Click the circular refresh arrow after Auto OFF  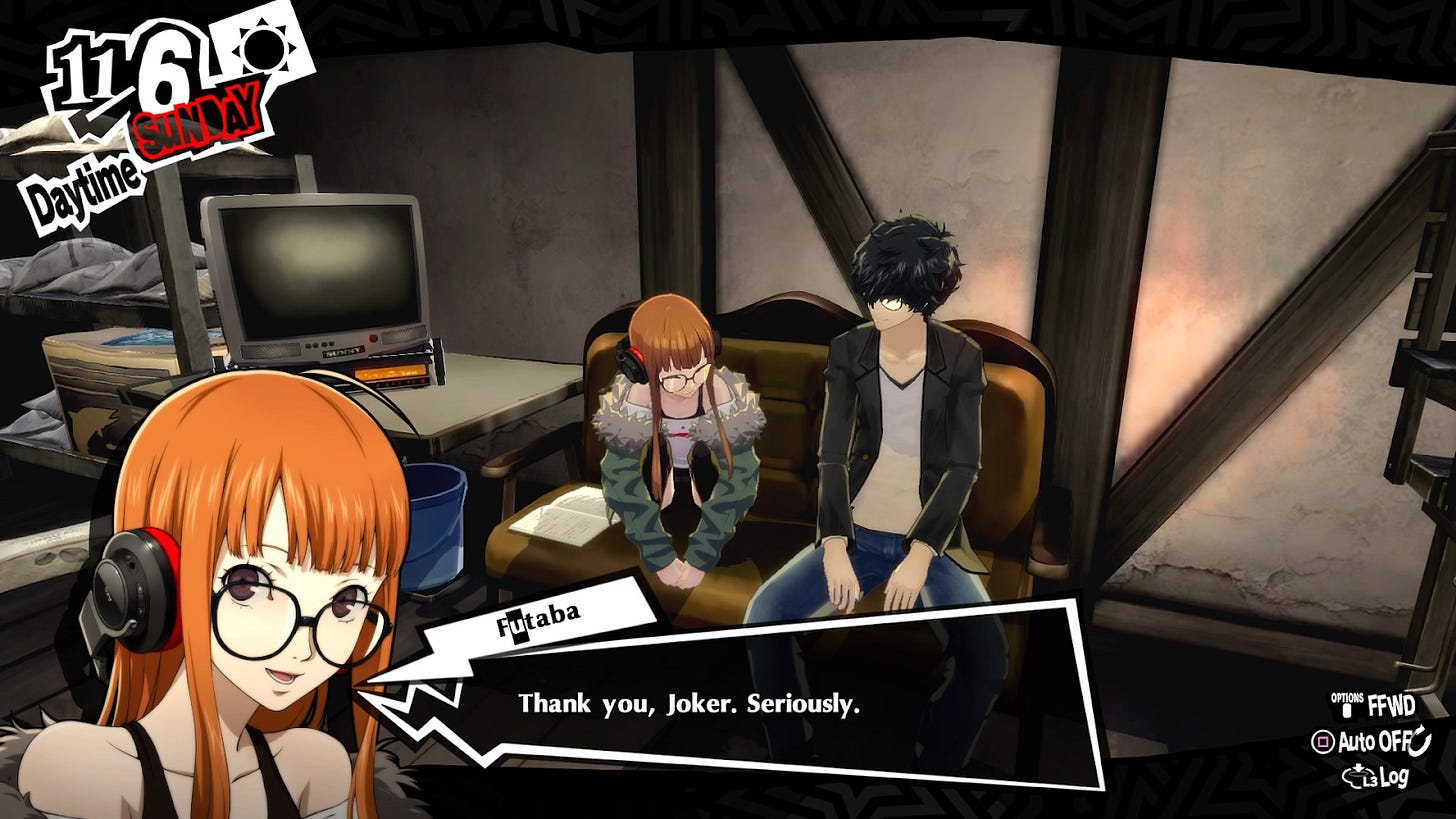pyautogui.click(x=1420, y=740)
